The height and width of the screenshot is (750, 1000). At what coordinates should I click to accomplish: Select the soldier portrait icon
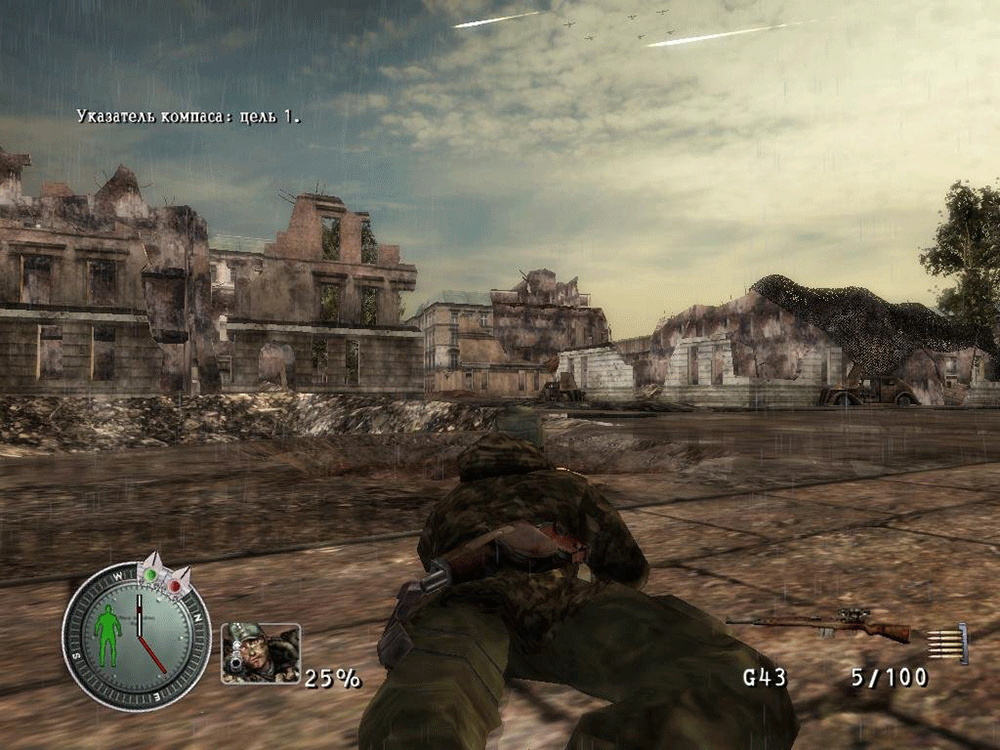pos(260,653)
